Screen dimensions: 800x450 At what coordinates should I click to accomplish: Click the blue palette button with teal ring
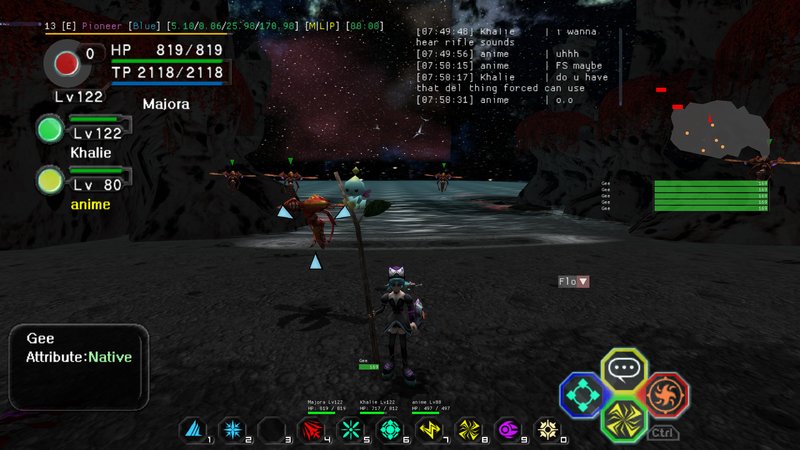(581, 394)
